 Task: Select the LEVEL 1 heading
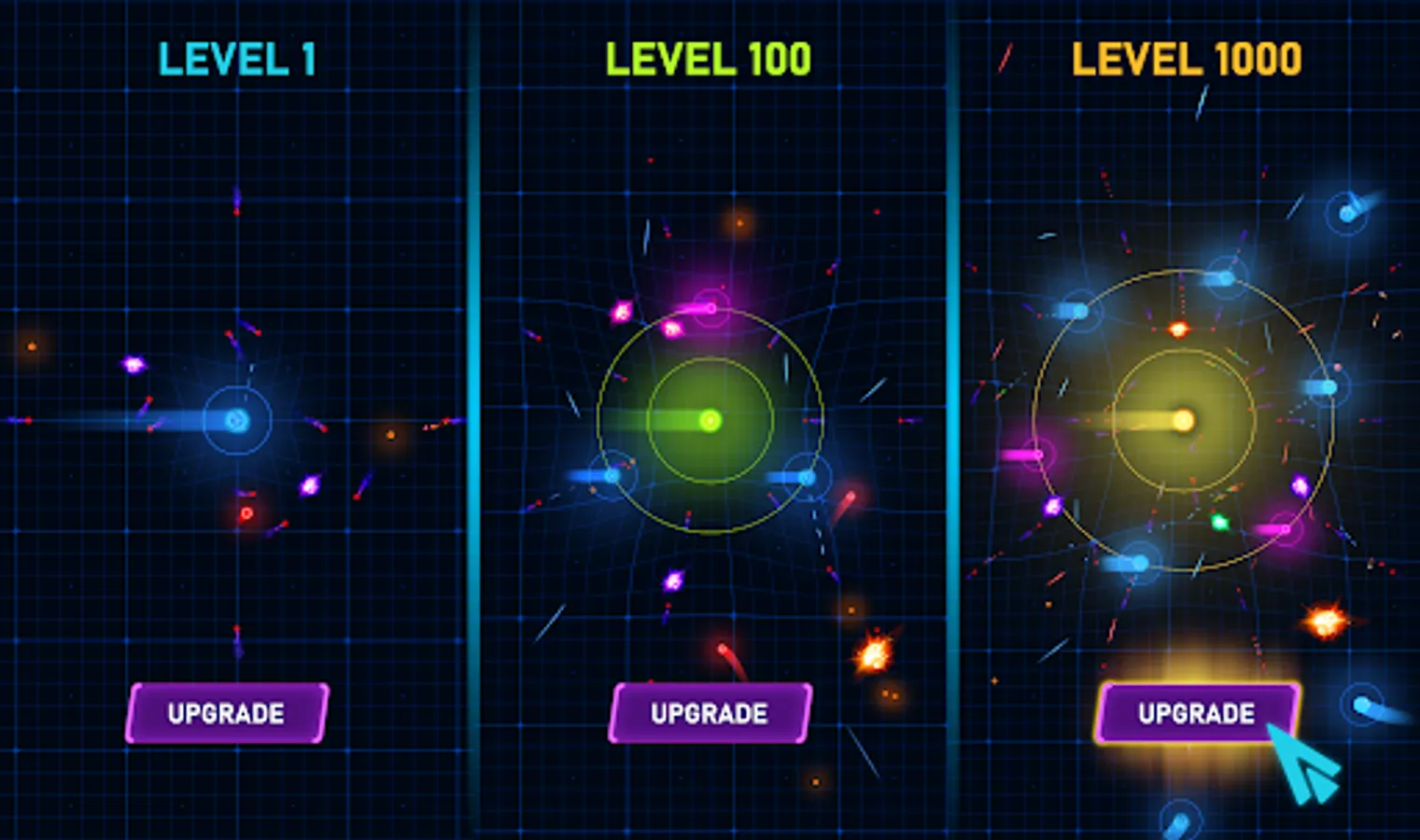point(236,59)
